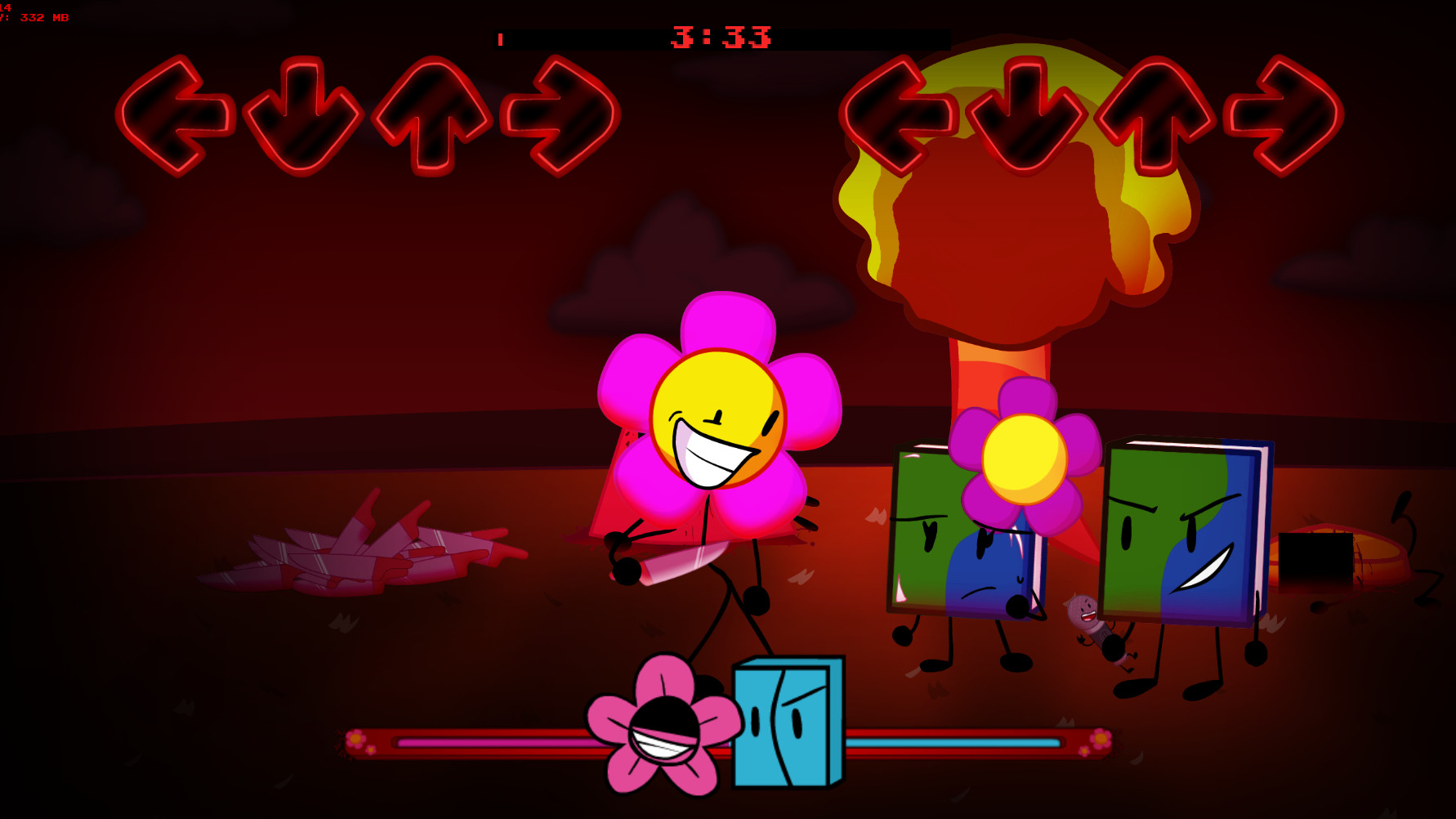The width and height of the screenshot is (1456, 819).
Task: Click Flower's icon on the health bar
Action: 662,732
